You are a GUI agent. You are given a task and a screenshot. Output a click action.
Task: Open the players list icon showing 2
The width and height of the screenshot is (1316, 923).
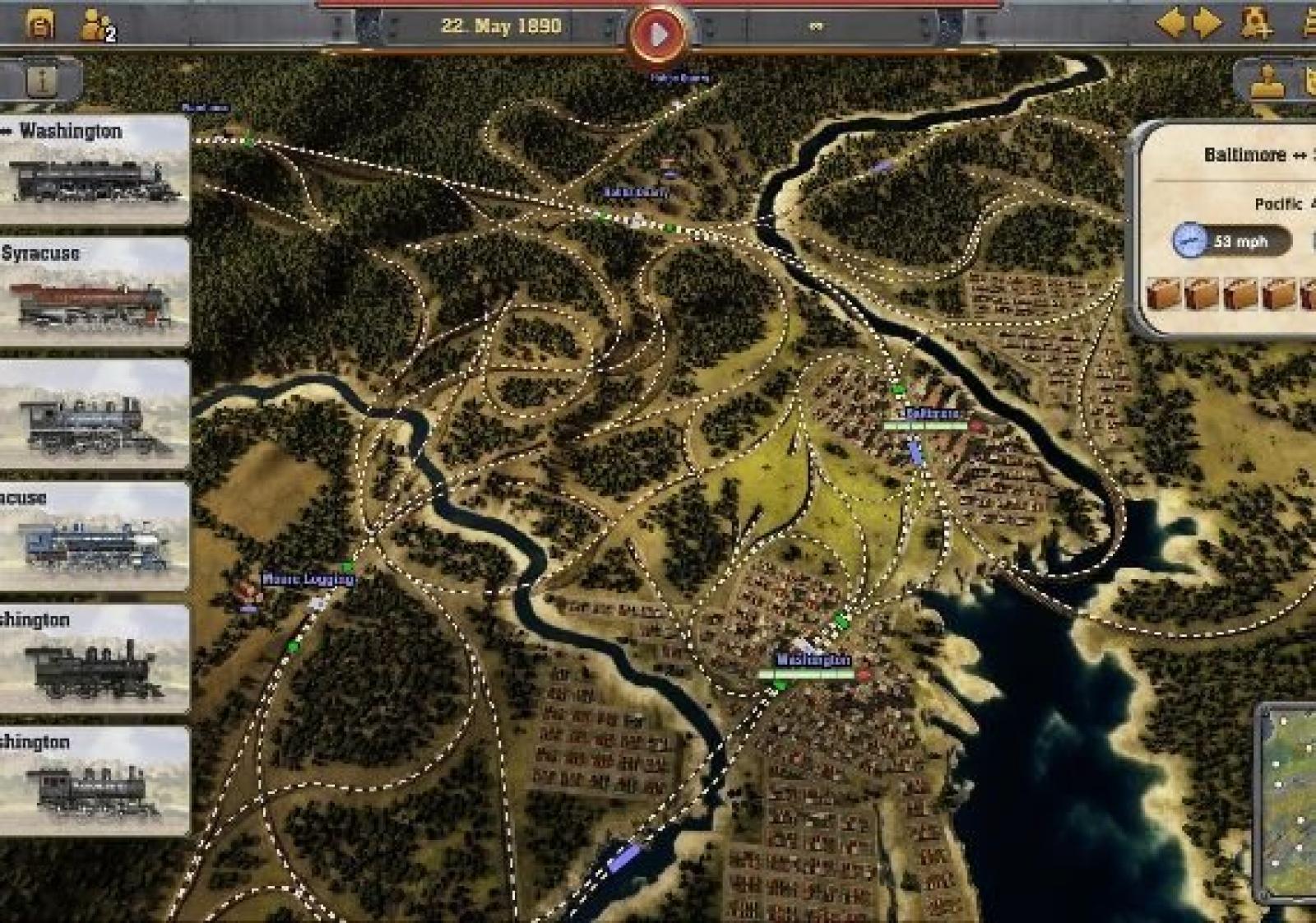(96, 26)
